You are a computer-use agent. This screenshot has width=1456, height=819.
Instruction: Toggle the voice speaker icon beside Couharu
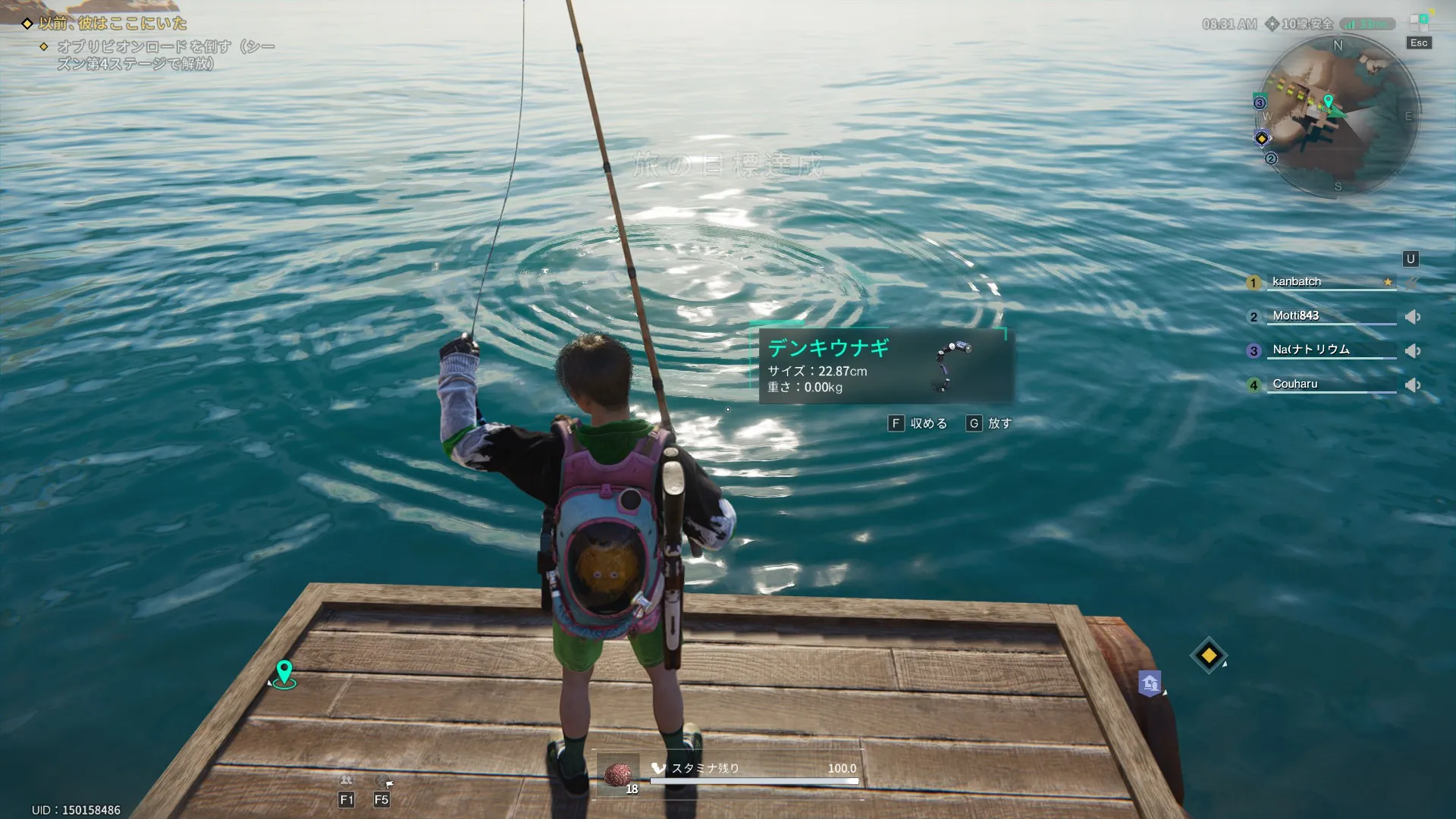pos(1412,385)
